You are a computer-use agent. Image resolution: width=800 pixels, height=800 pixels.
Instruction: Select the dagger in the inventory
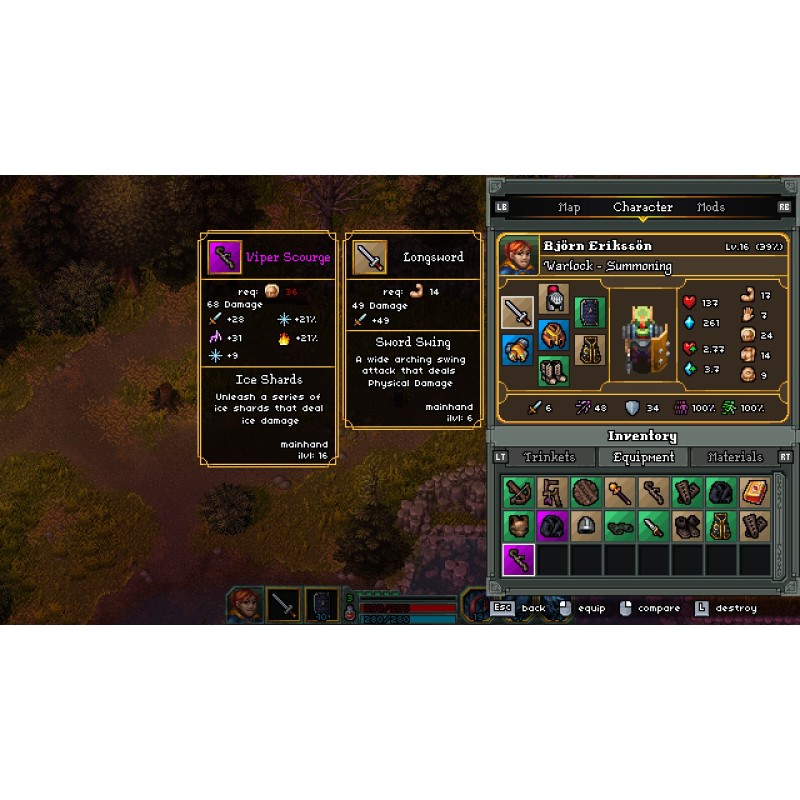(653, 527)
